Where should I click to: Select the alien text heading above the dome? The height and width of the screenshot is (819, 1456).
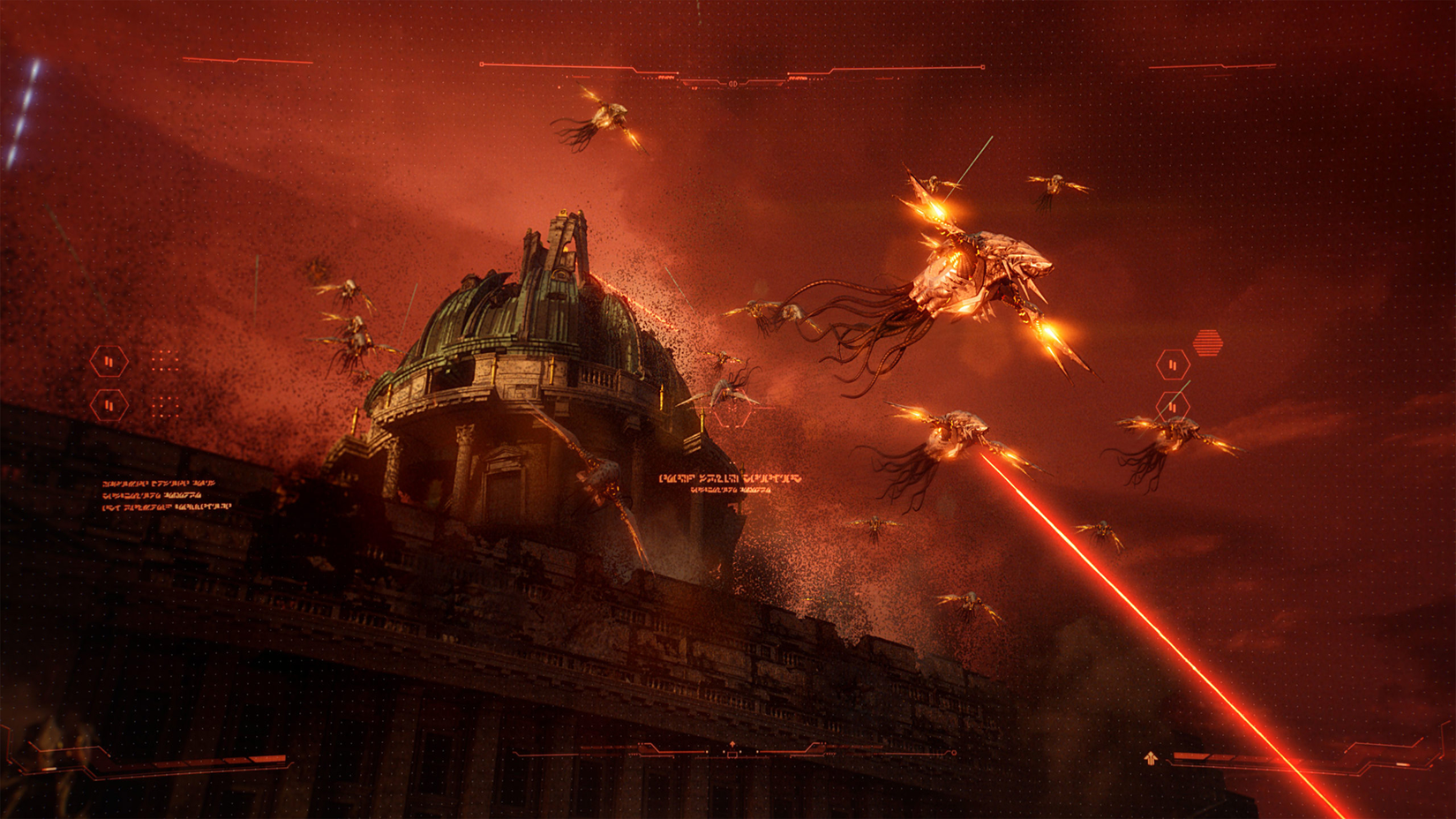pos(732,478)
